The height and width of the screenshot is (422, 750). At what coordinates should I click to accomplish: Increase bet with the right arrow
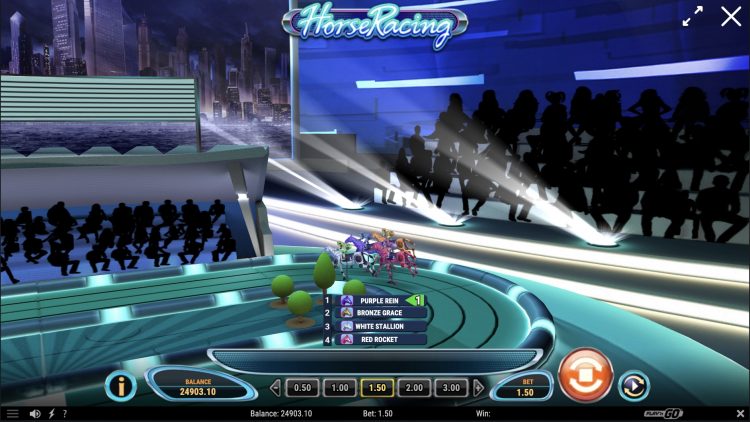click(x=478, y=388)
